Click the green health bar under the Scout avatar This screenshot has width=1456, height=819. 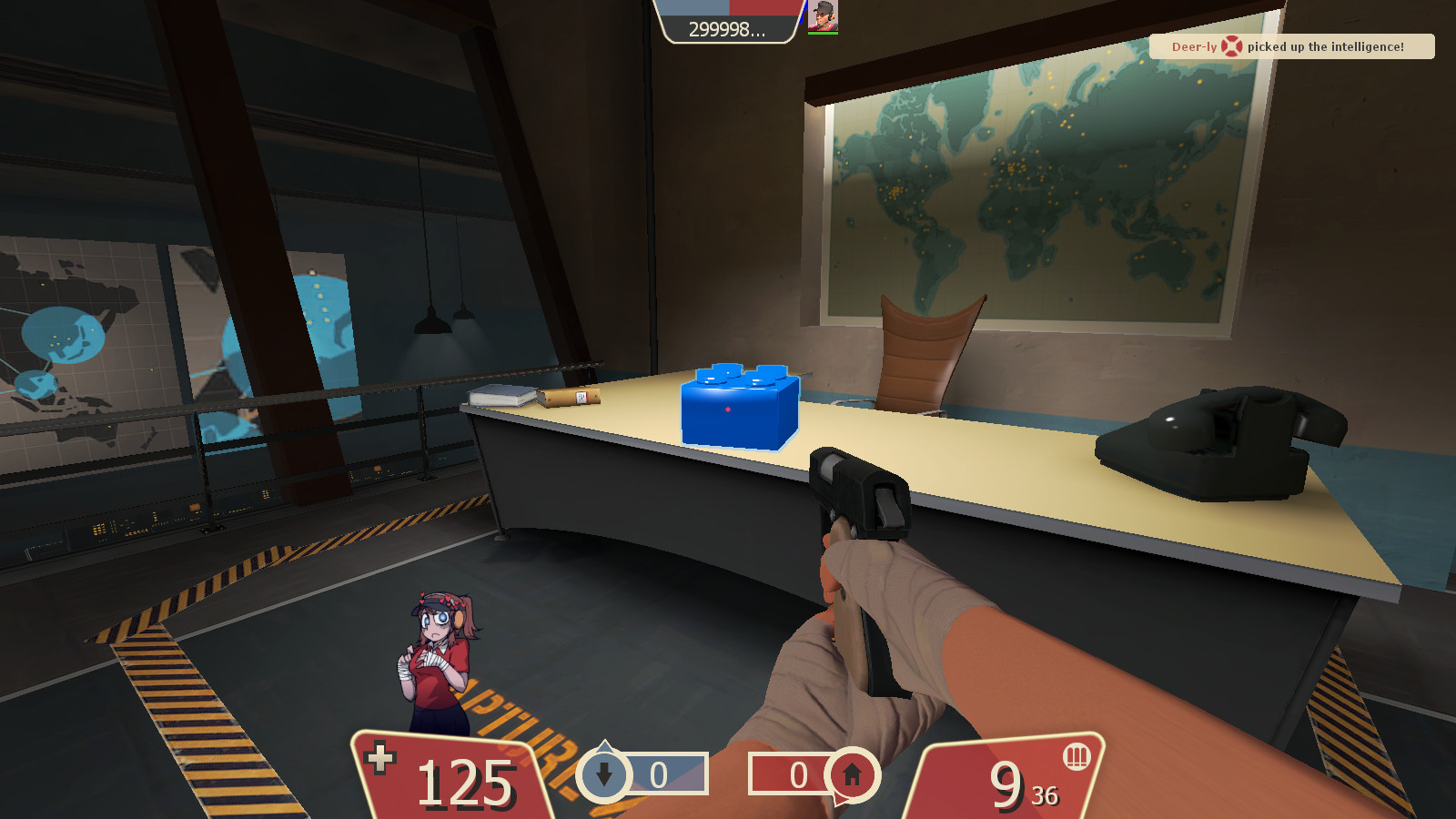(823, 35)
